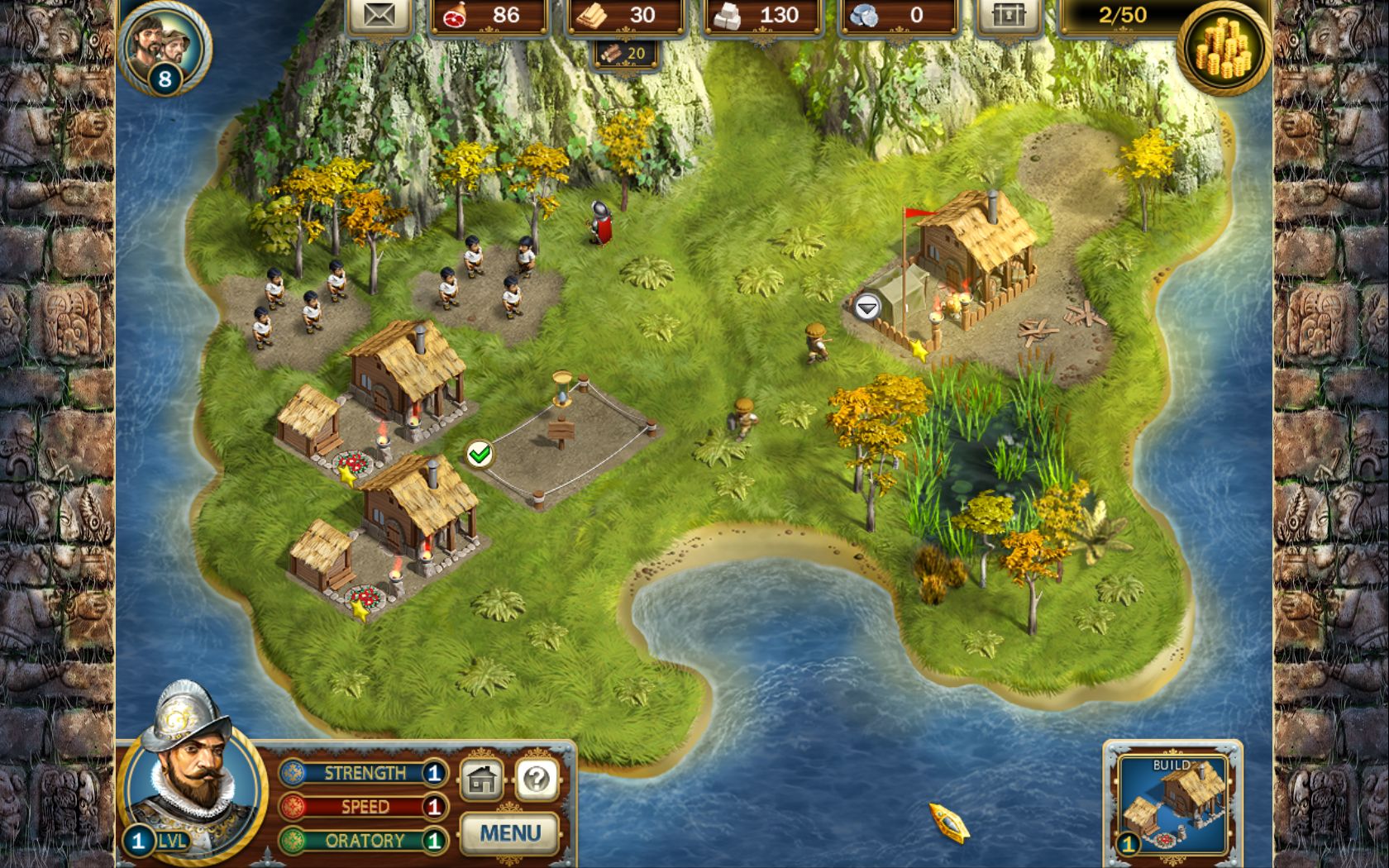Click the house icon button
The height and width of the screenshot is (868, 1389).
[482, 779]
